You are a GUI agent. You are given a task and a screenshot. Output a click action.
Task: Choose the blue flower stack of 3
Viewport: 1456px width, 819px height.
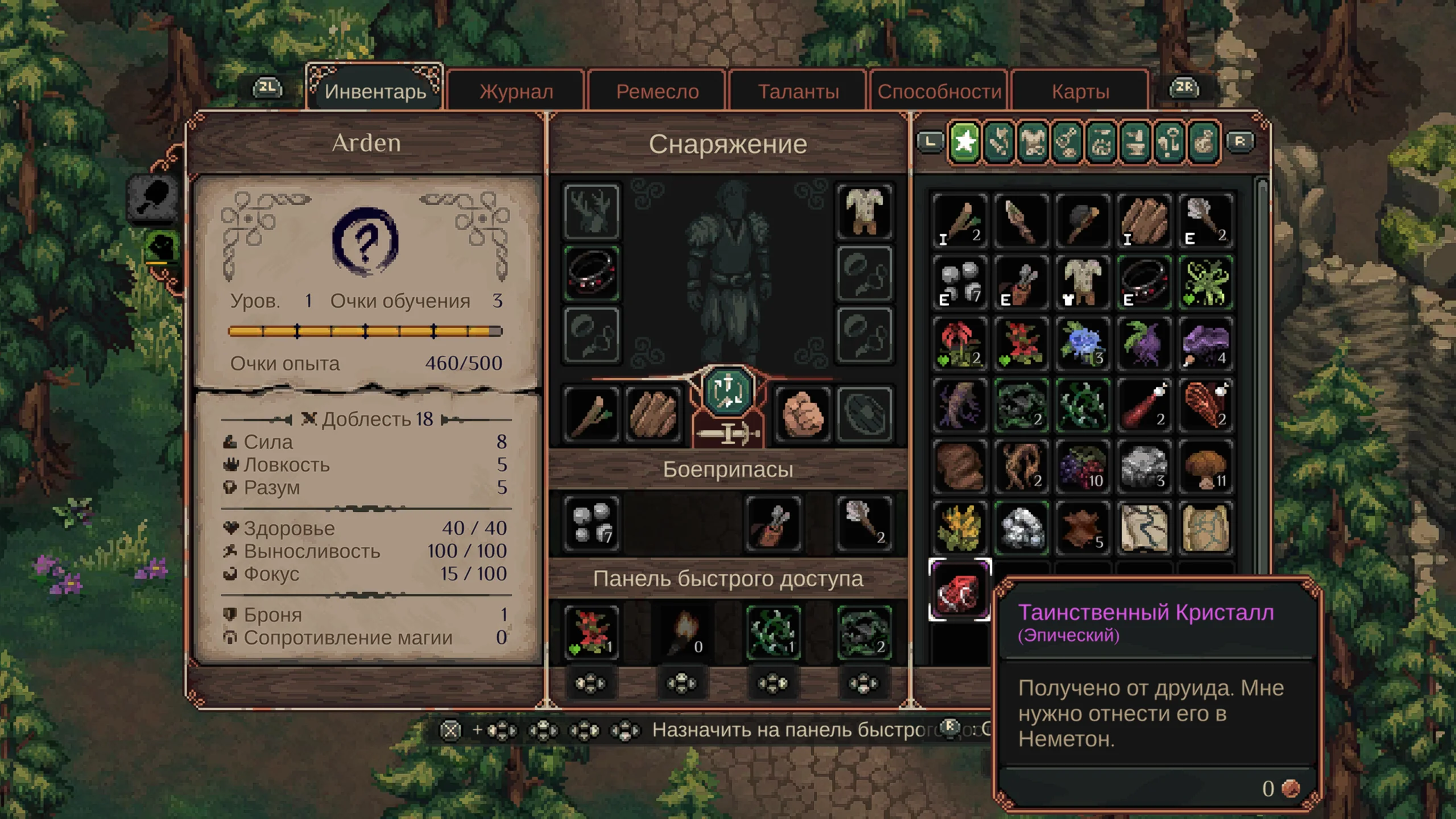click(x=1083, y=344)
